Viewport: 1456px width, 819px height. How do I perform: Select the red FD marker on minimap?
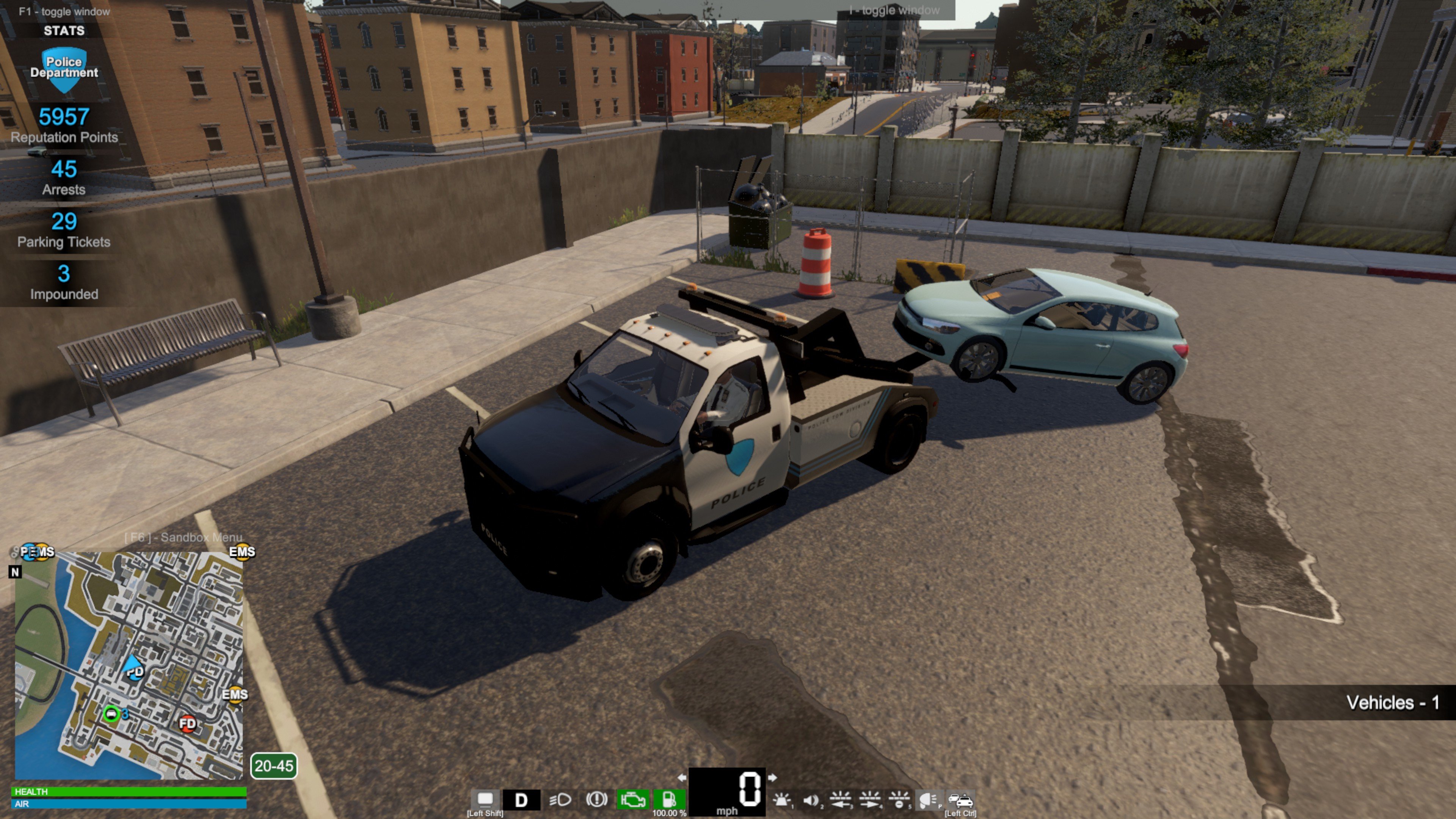[x=187, y=723]
